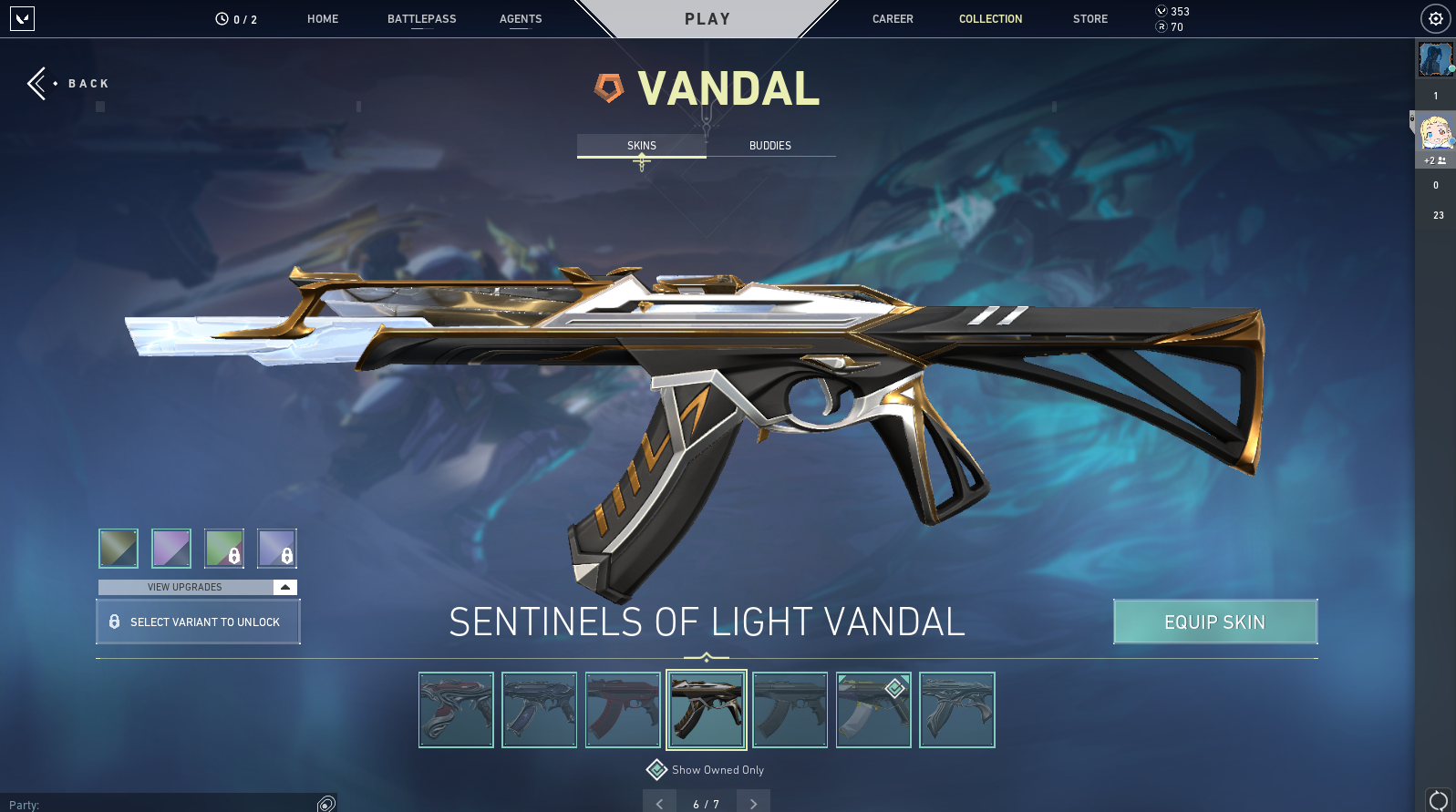Click the Vandal weapon emblem above the title
The width and height of the screenshot is (1456, 812).
coord(609,88)
